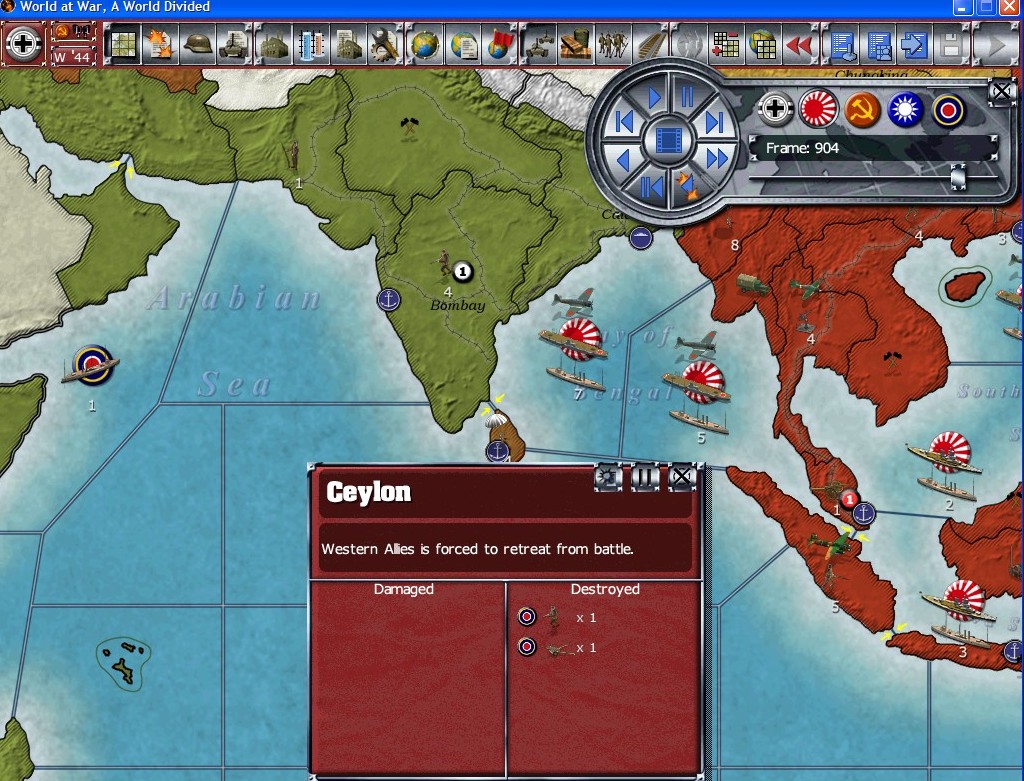Click the central film strip button

coord(669,140)
